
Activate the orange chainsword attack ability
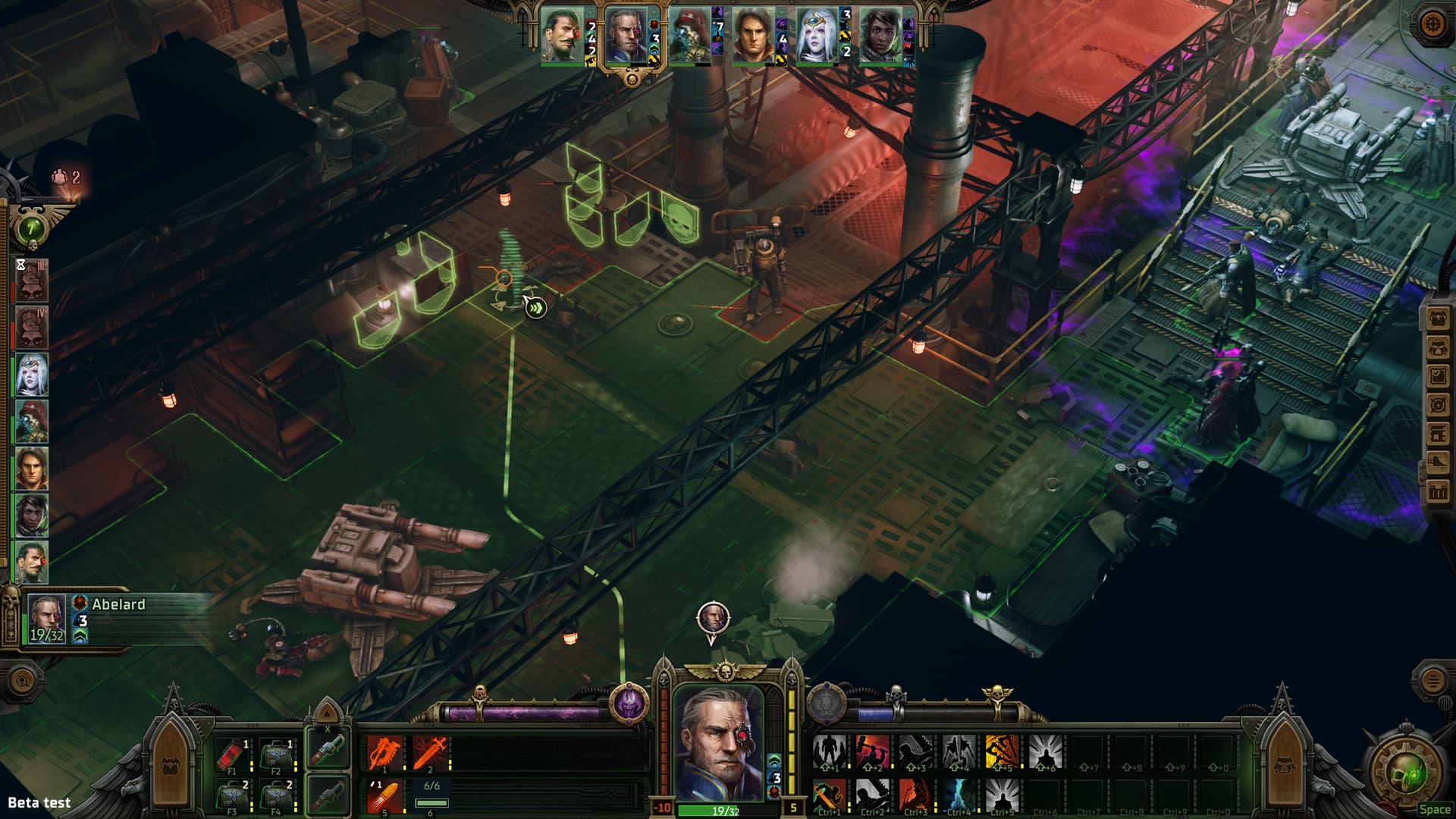coord(384,753)
